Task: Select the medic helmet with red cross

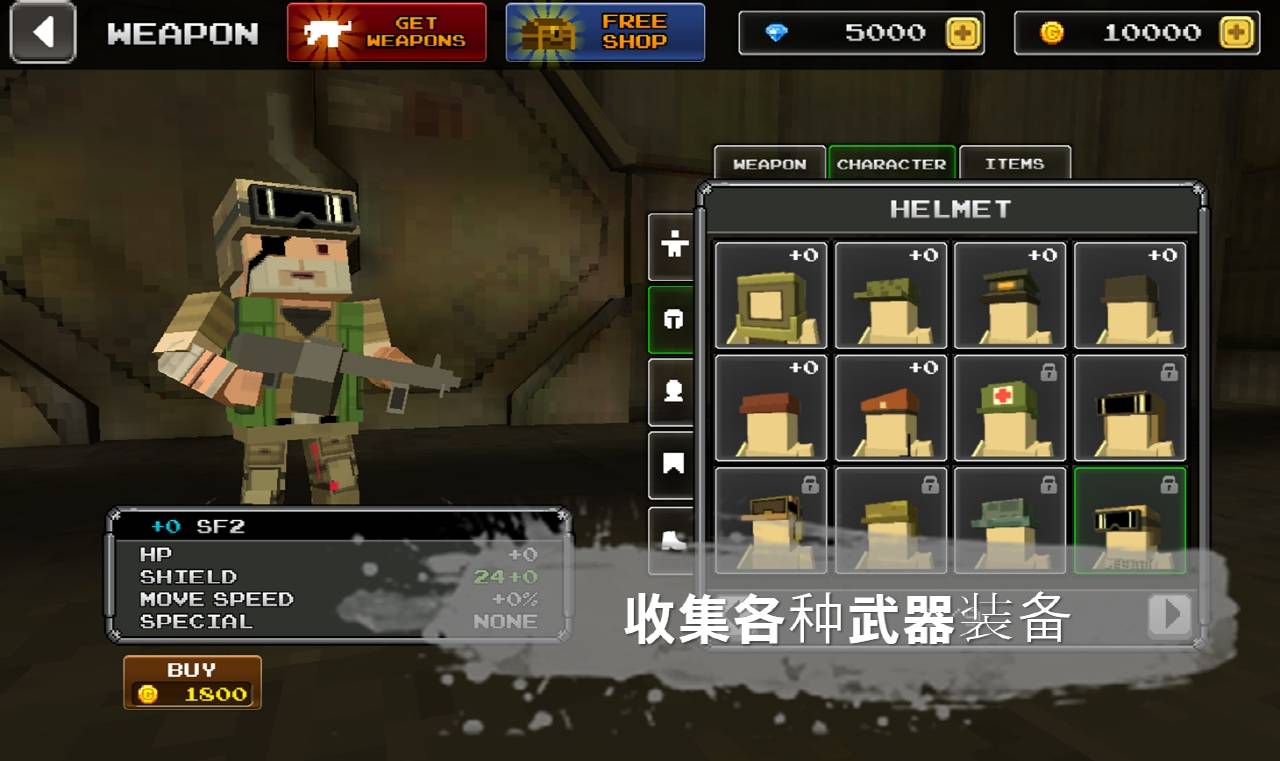Action: 1010,407
